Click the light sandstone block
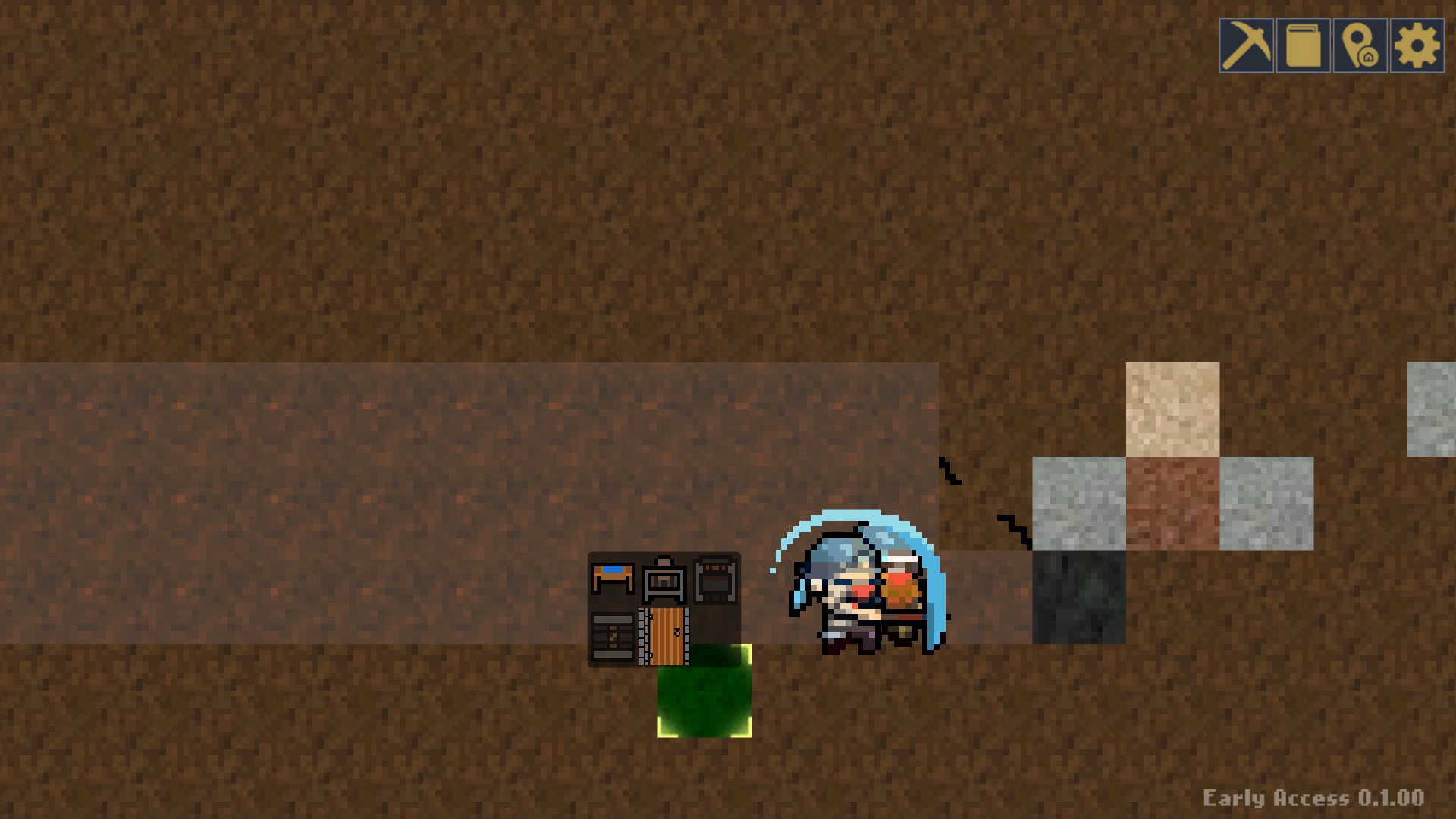Screen dimensions: 1456x819 pos(1172,409)
